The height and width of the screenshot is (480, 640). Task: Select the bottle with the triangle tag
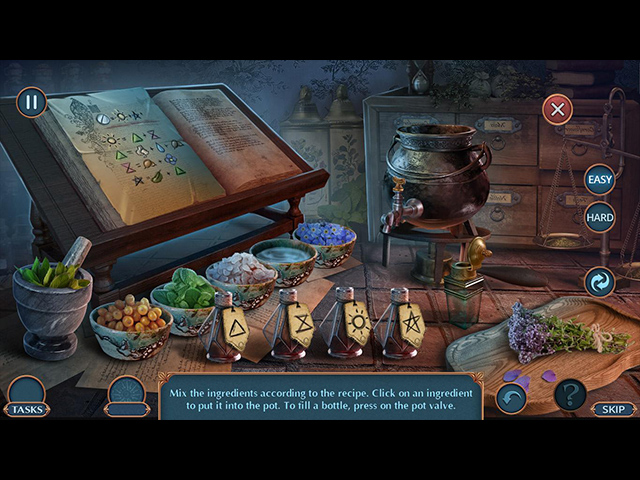click(x=228, y=326)
